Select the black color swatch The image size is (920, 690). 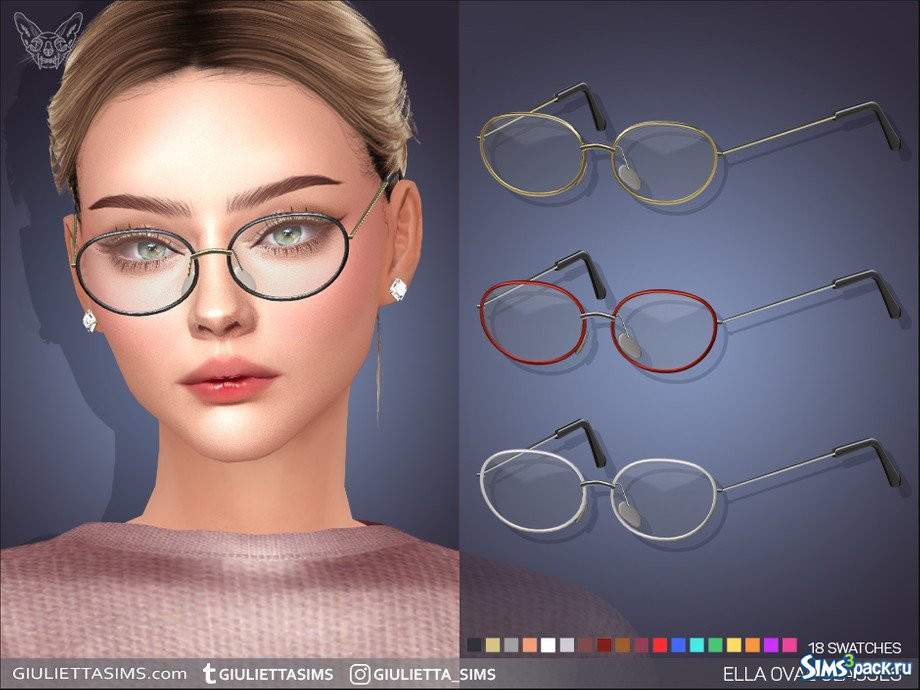pos(474,646)
